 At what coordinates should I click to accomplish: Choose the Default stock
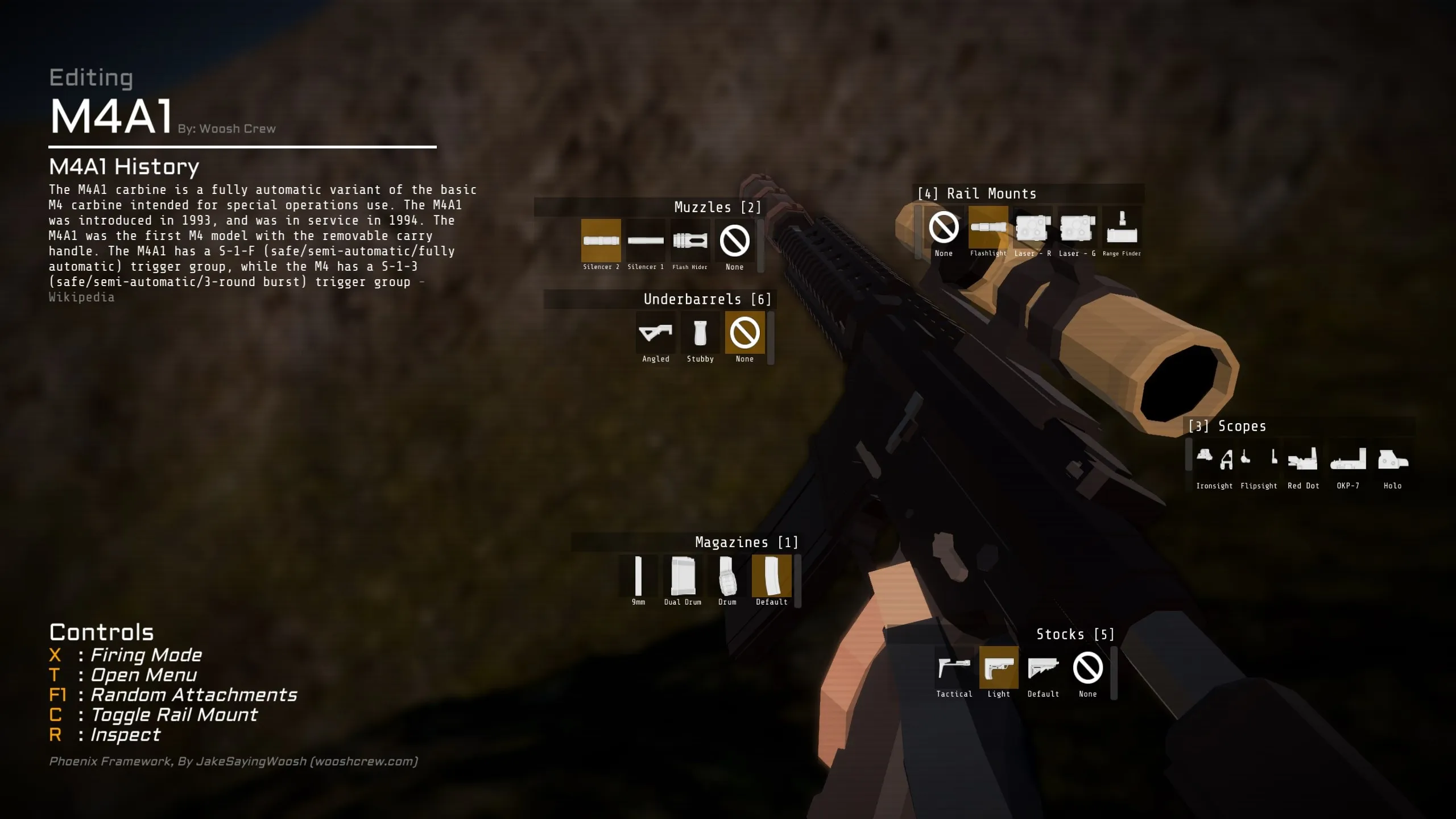[x=1043, y=668]
